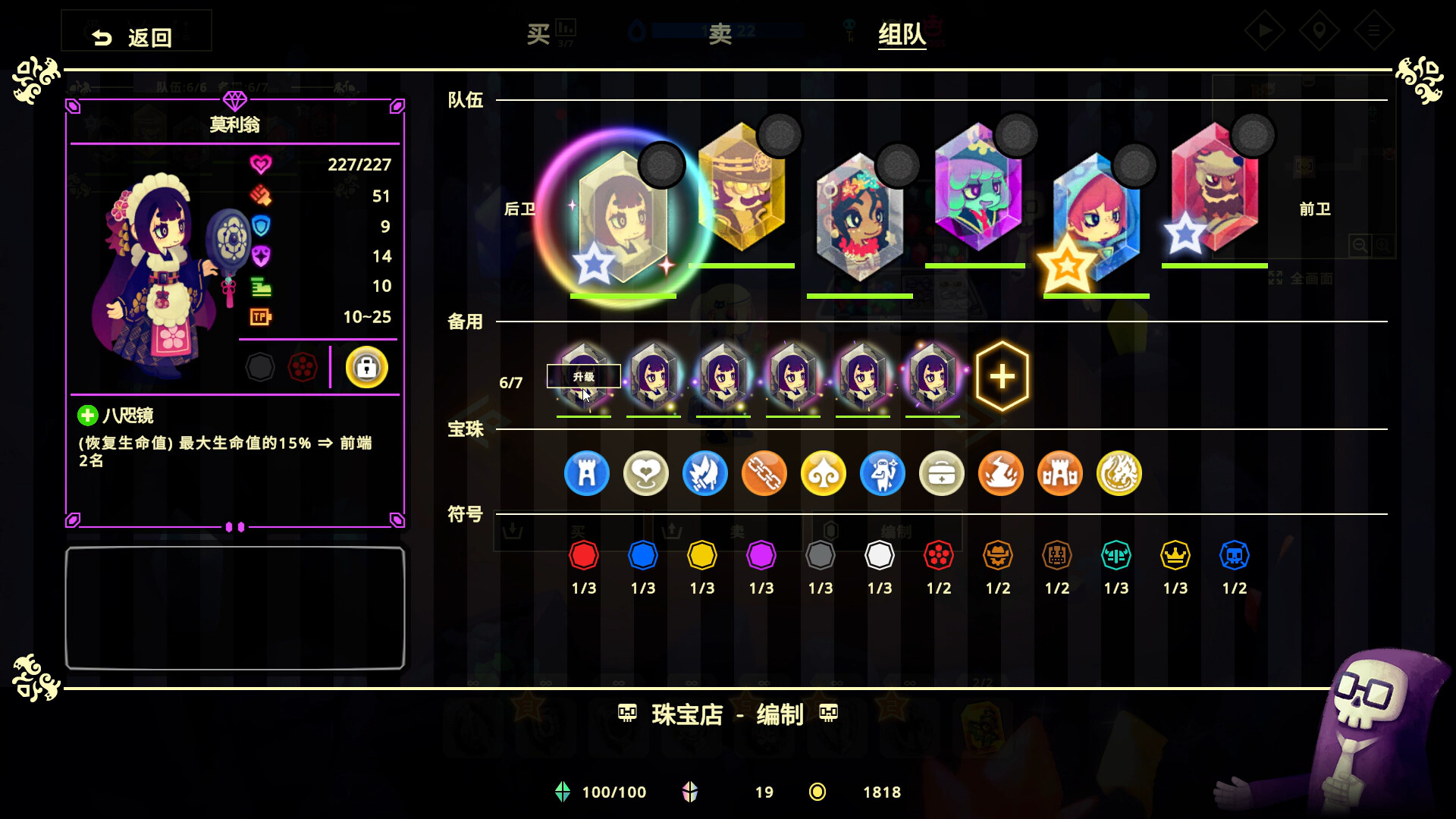
Task: Select the gold dragon gem
Action: click(1119, 473)
